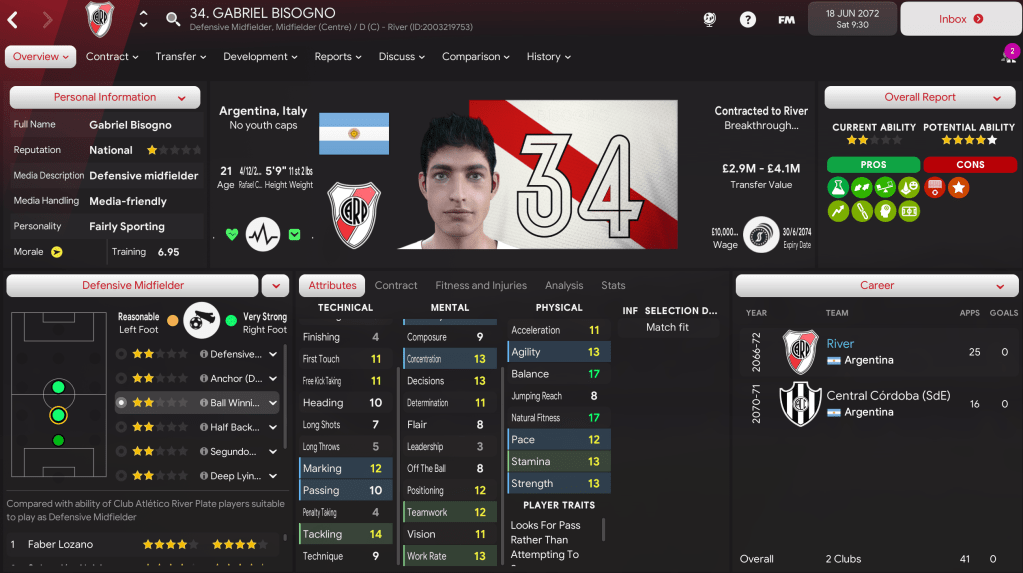The height and width of the screenshot is (573, 1023).
Task: Go back with the left arrow
Action: (14, 19)
